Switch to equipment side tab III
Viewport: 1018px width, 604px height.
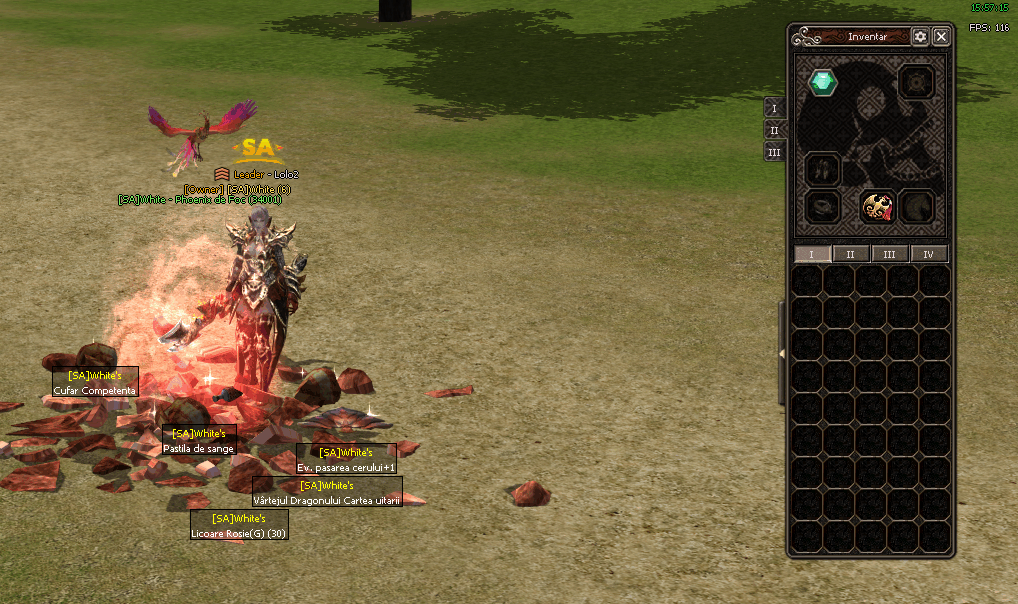click(x=774, y=152)
